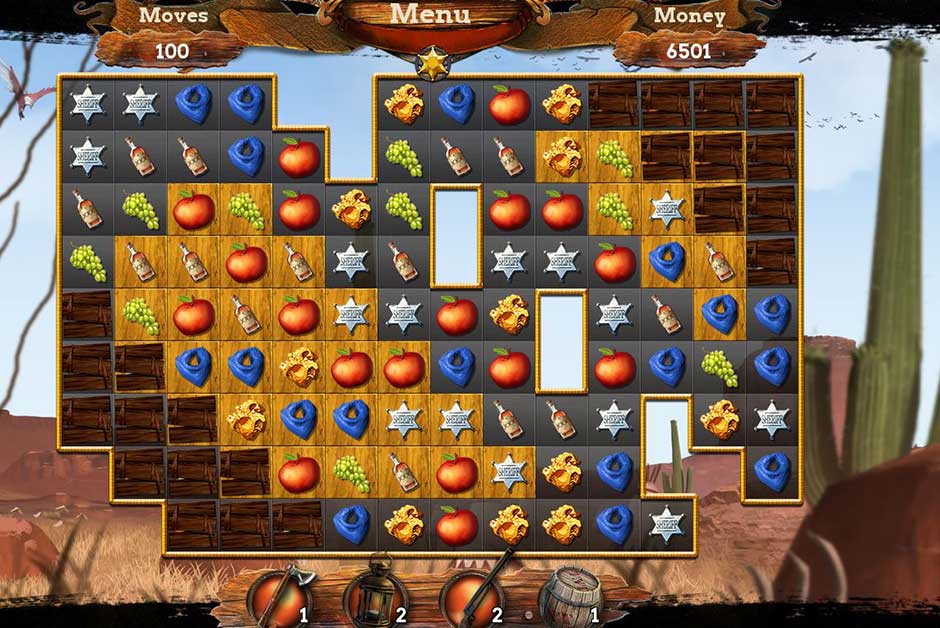
Task: Pick the grapes tile between apple and whiskey
Action: pyautogui.click(x=350, y=471)
